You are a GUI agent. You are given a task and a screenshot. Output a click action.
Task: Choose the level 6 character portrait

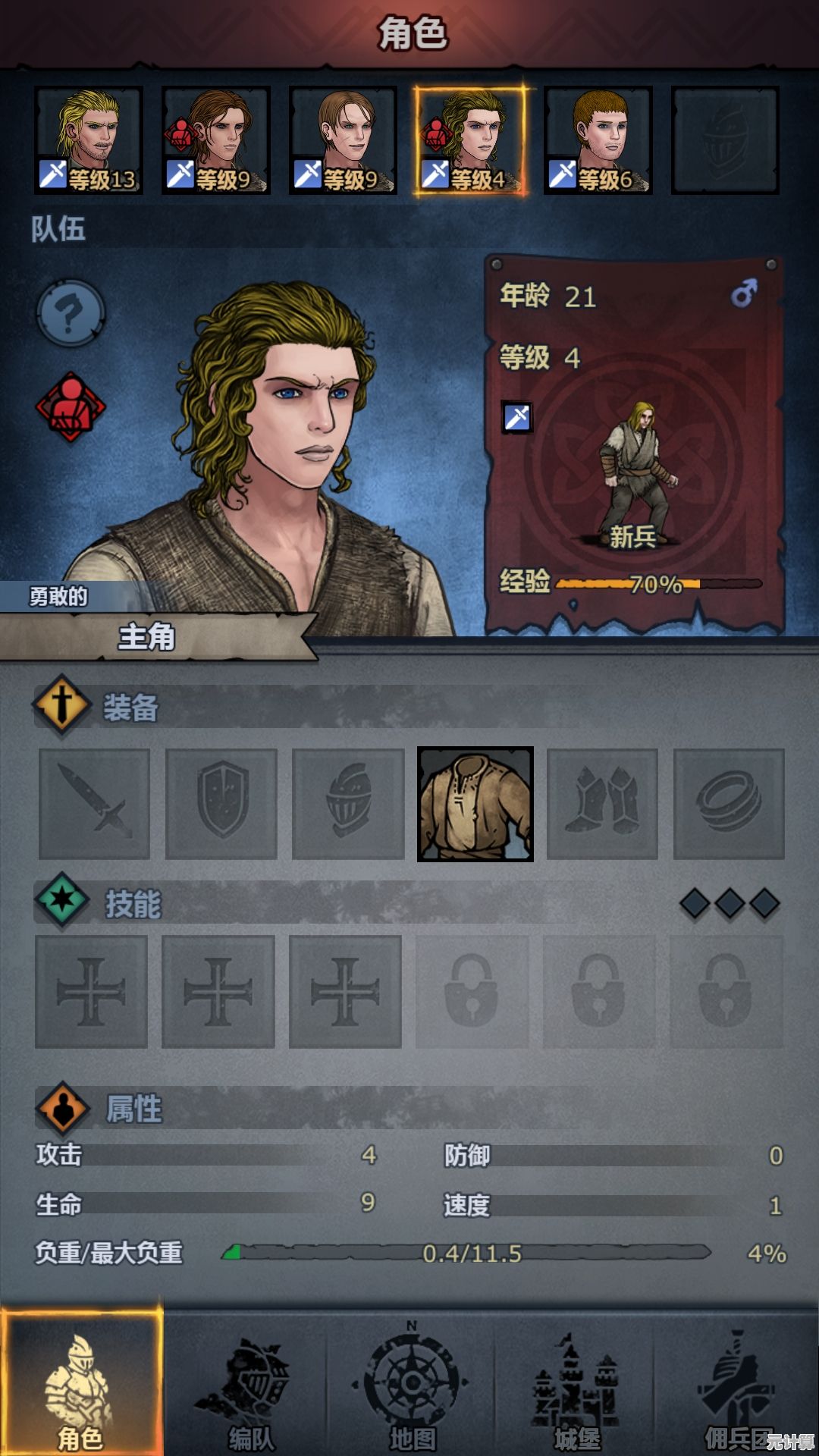[x=598, y=140]
